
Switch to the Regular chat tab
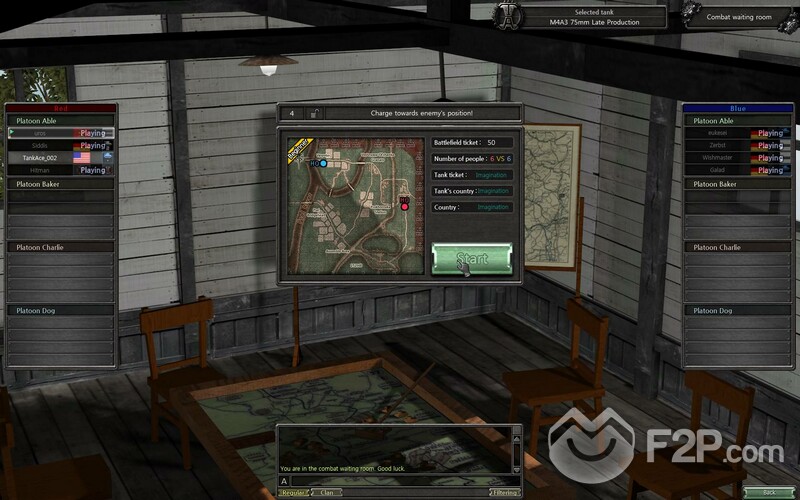click(x=293, y=492)
